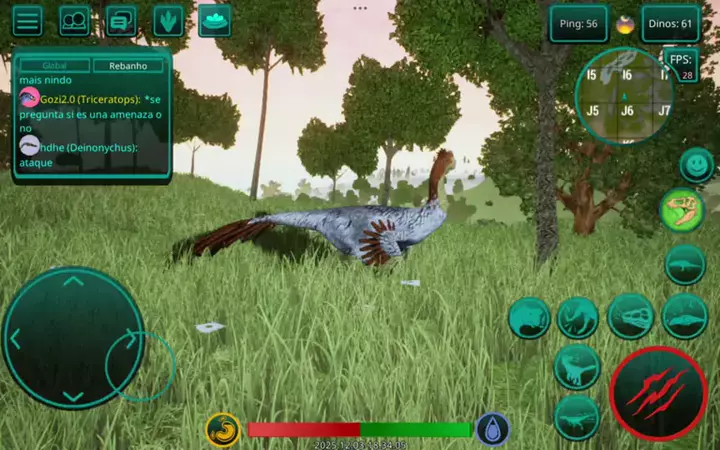Open the smiley face emote button
Image resolution: width=720 pixels, height=450 pixels.
pyautogui.click(x=696, y=164)
